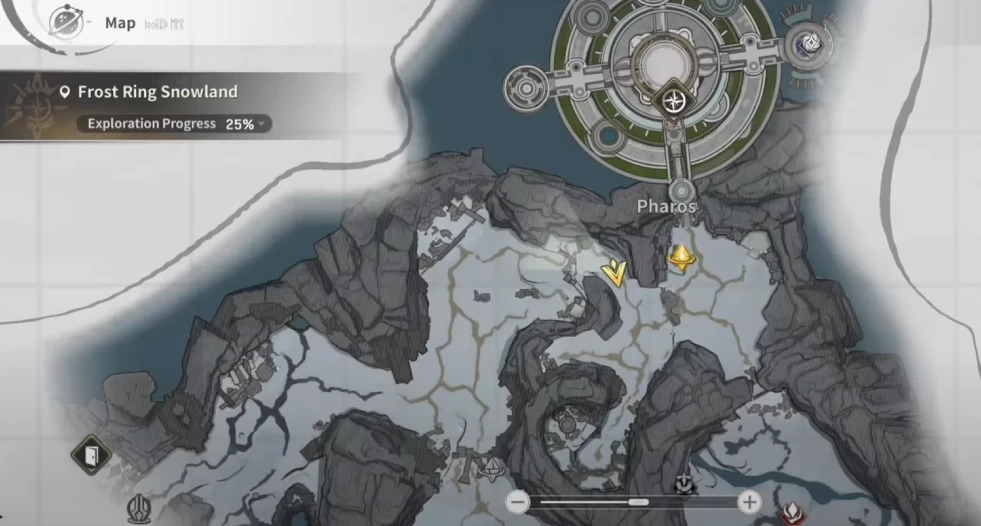The image size is (981, 526).
Task: Select the golden teleport marker below Pharos
Action: [681, 259]
